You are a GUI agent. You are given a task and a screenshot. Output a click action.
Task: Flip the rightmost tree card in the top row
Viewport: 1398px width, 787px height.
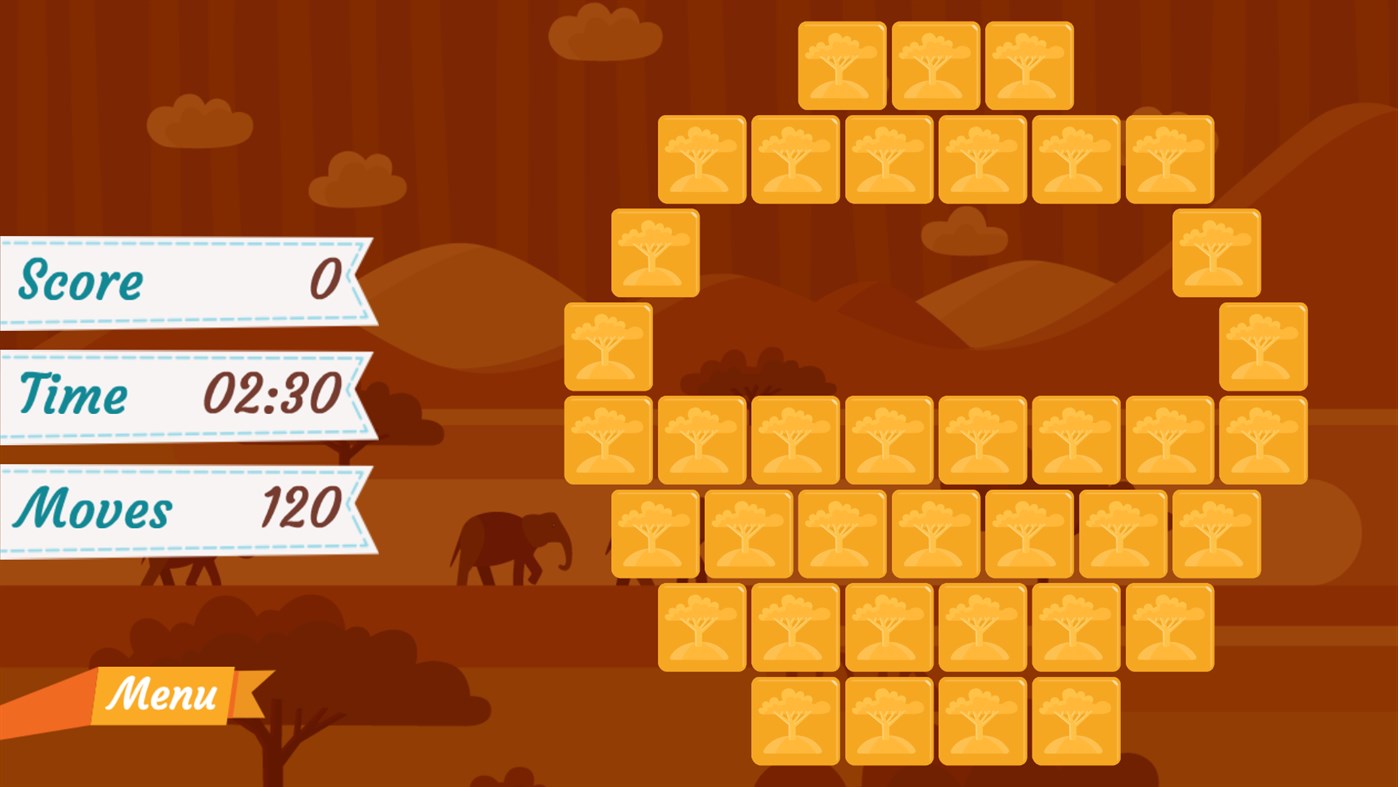1028,65
